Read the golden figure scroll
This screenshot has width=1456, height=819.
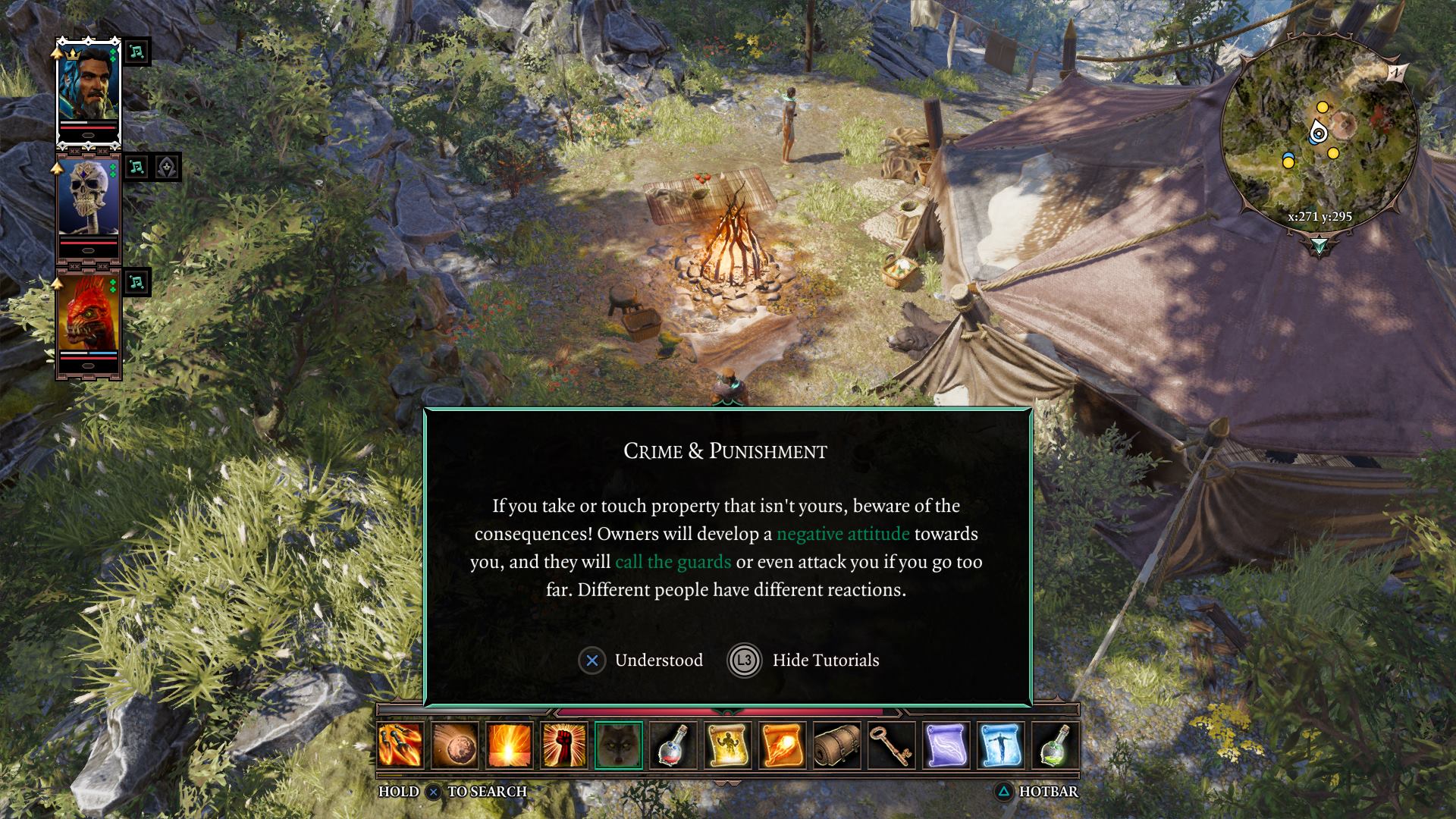pos(728,745)
